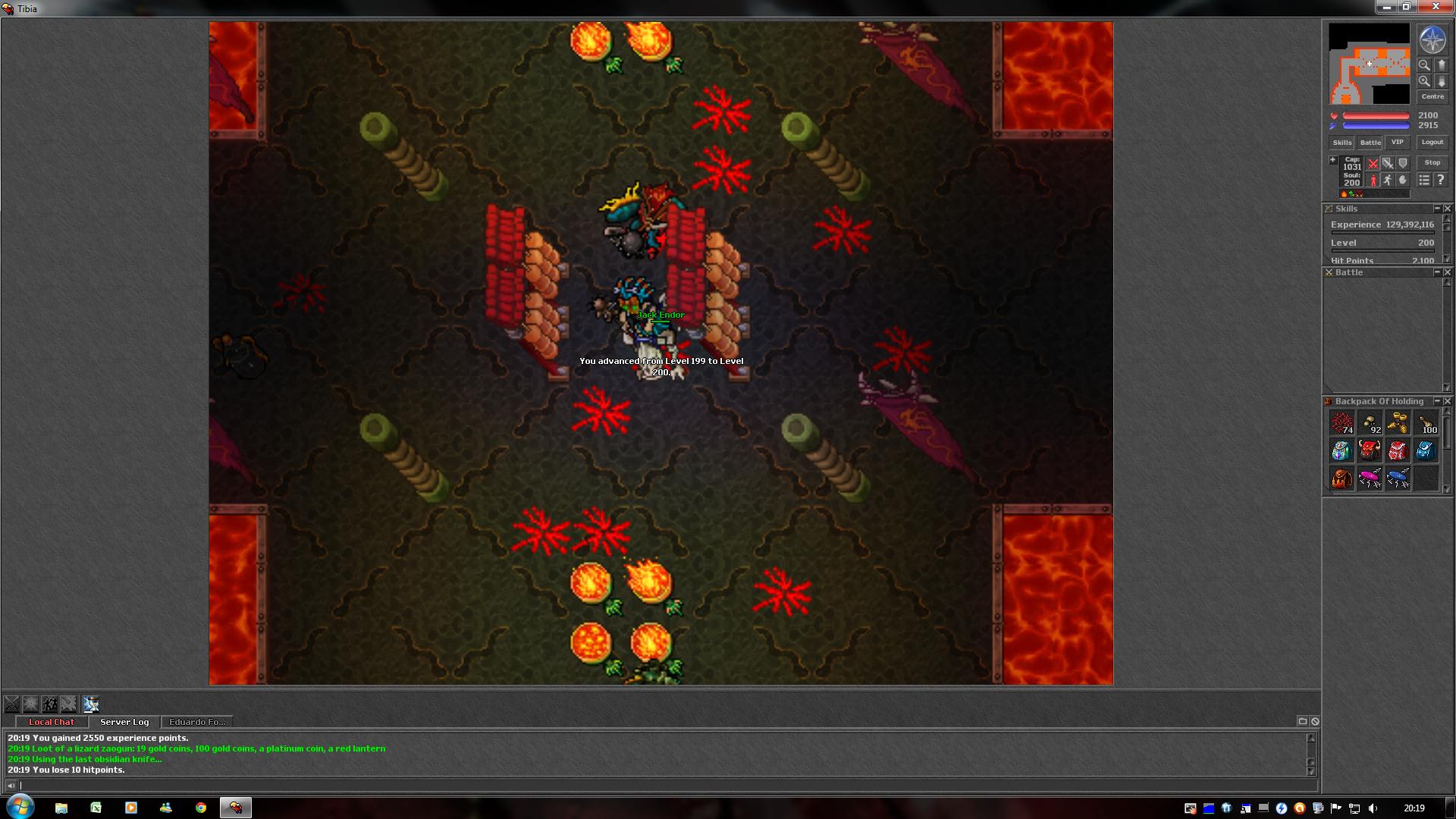Click the Logout button

tap(1432, 143)
